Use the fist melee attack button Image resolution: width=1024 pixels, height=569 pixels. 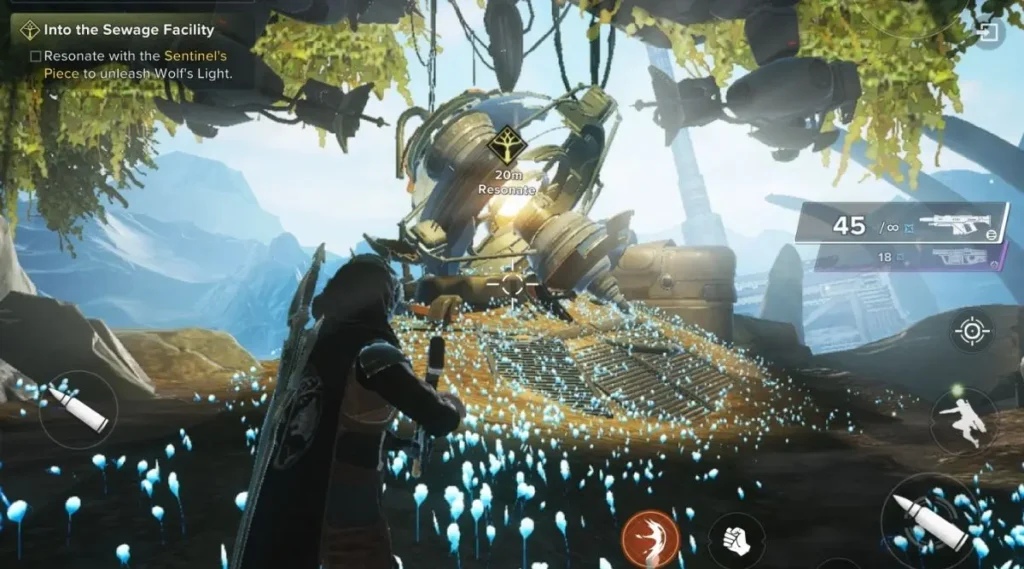click(737, 540)
